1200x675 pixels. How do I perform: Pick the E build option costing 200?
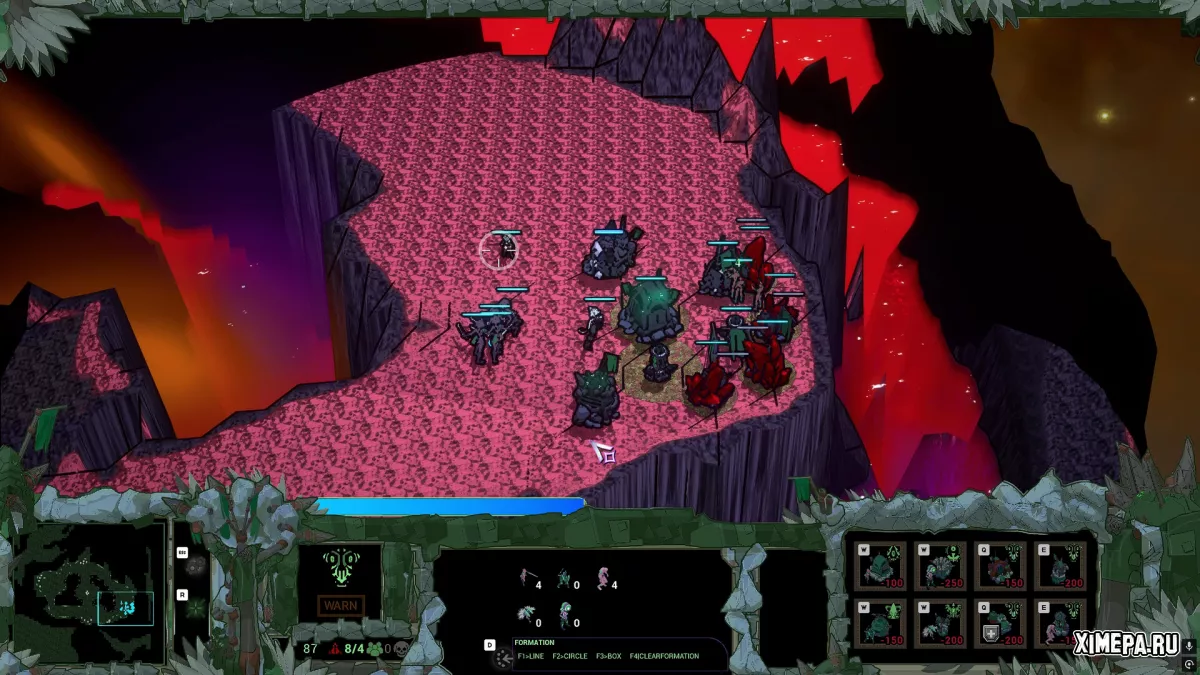pos(1060,566)
